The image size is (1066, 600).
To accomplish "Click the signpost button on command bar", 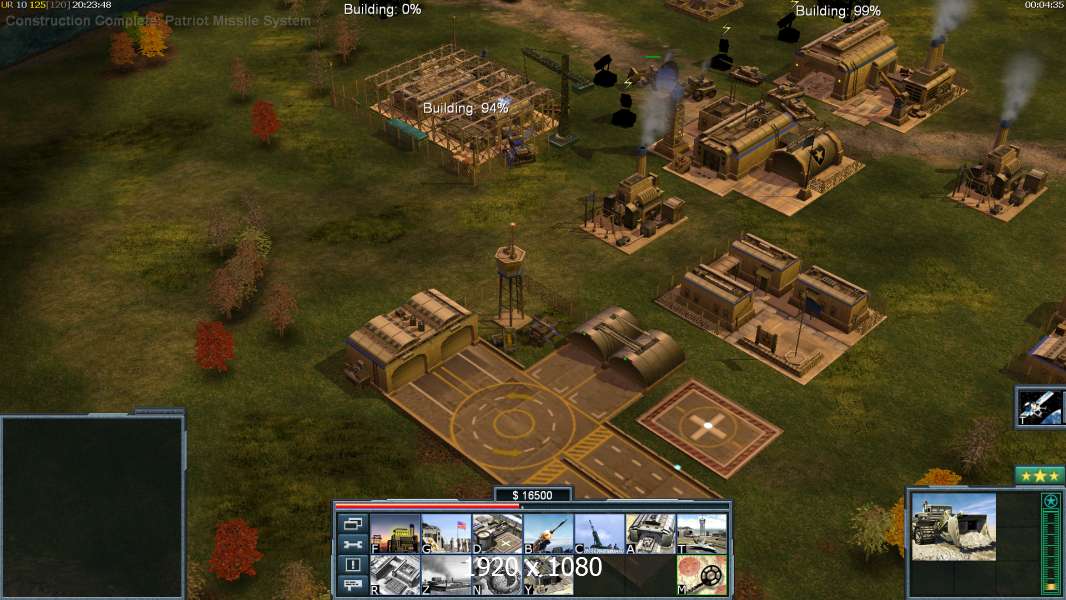I will (x=352, y=585).
